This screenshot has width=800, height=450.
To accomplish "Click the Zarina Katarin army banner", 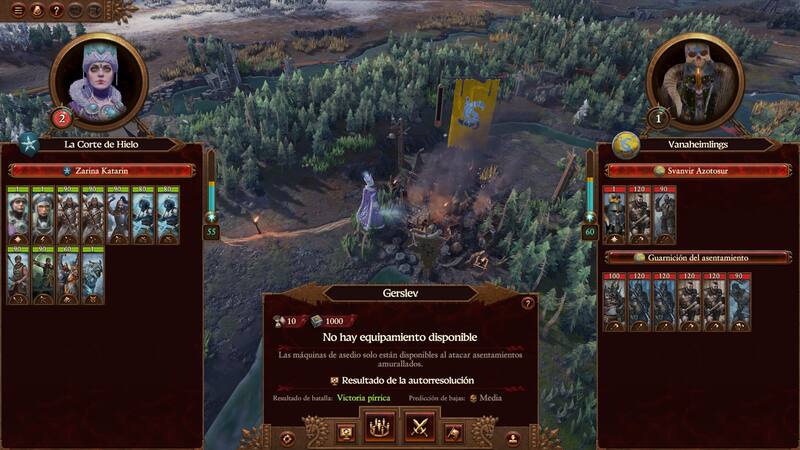I will (x=102, y=171).
